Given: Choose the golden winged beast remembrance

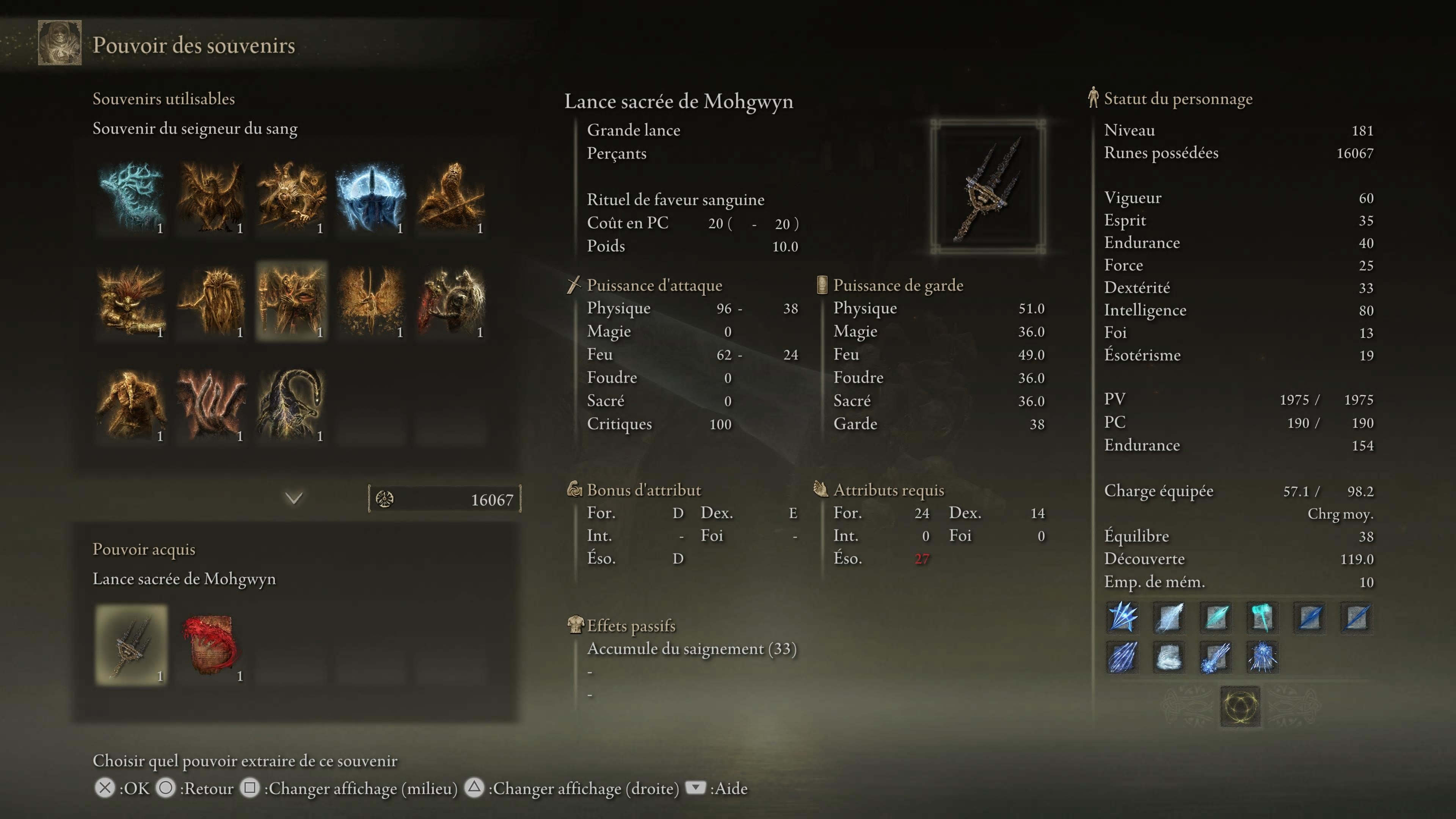Looking at the screenshot, I should click(211, 197).
